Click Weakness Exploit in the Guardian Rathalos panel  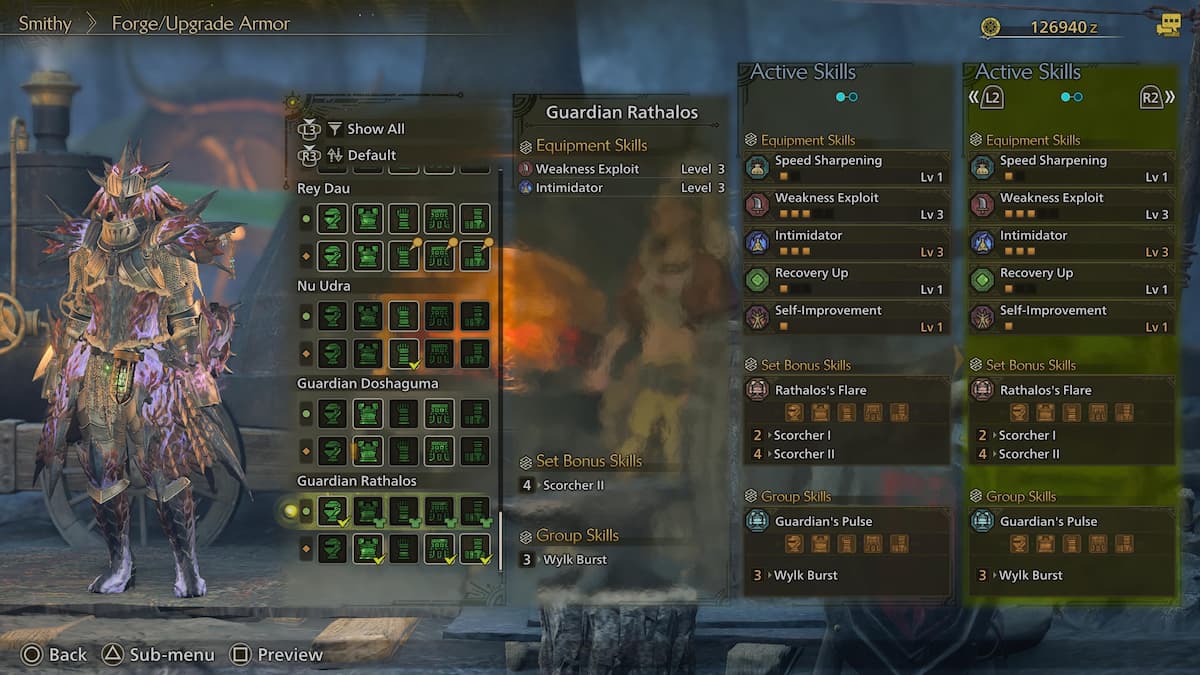click(587, 169)
